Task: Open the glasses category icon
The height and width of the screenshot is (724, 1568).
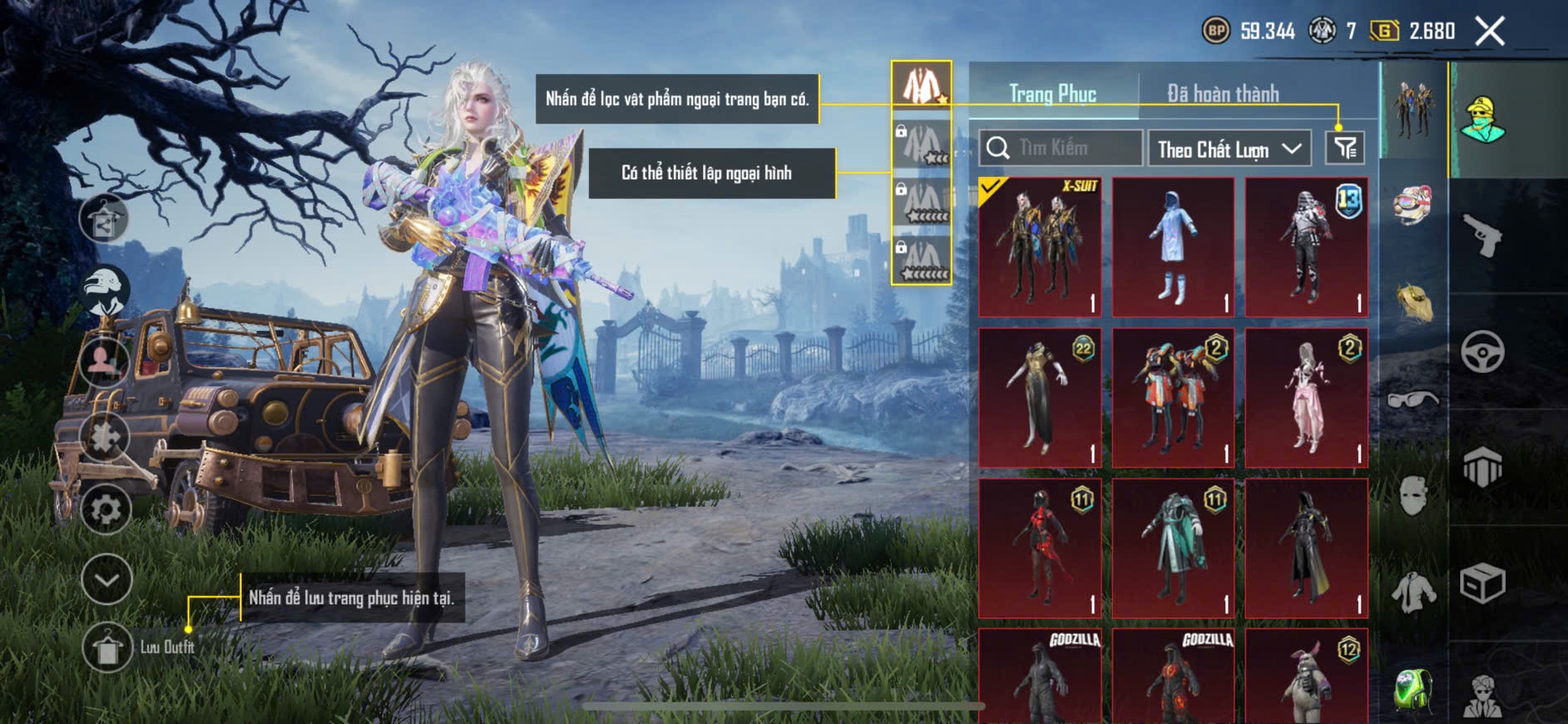Action: pyautogui.click(x=1412, y=399)
